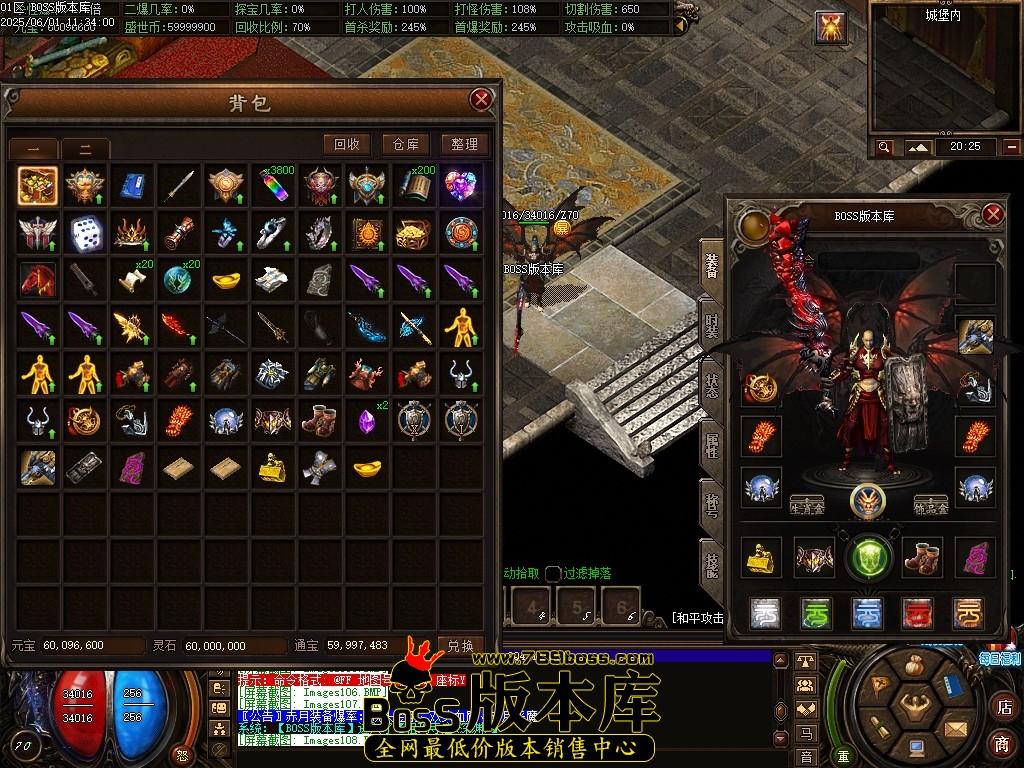Viewport: 1024px width, 768px height.
Task: Click the 兑换 exchange button
Action: tap(460, 646)
